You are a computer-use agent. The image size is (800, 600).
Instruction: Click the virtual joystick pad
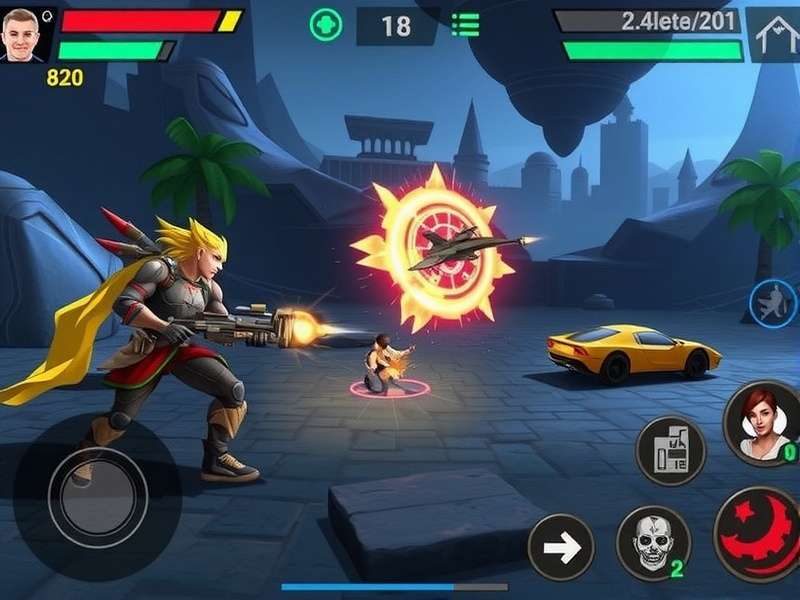point(97,497)
